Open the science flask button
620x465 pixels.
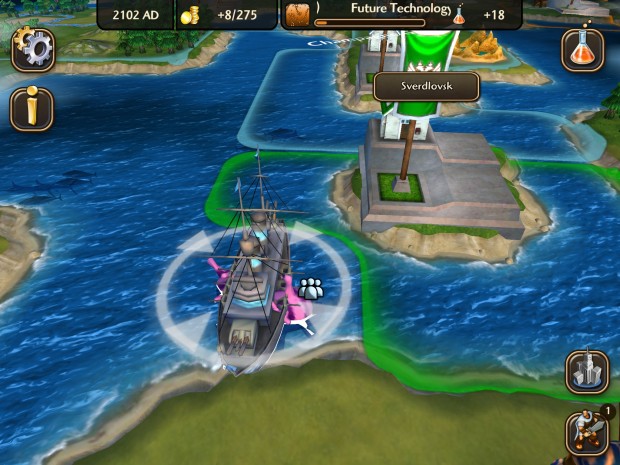[582, 49]
